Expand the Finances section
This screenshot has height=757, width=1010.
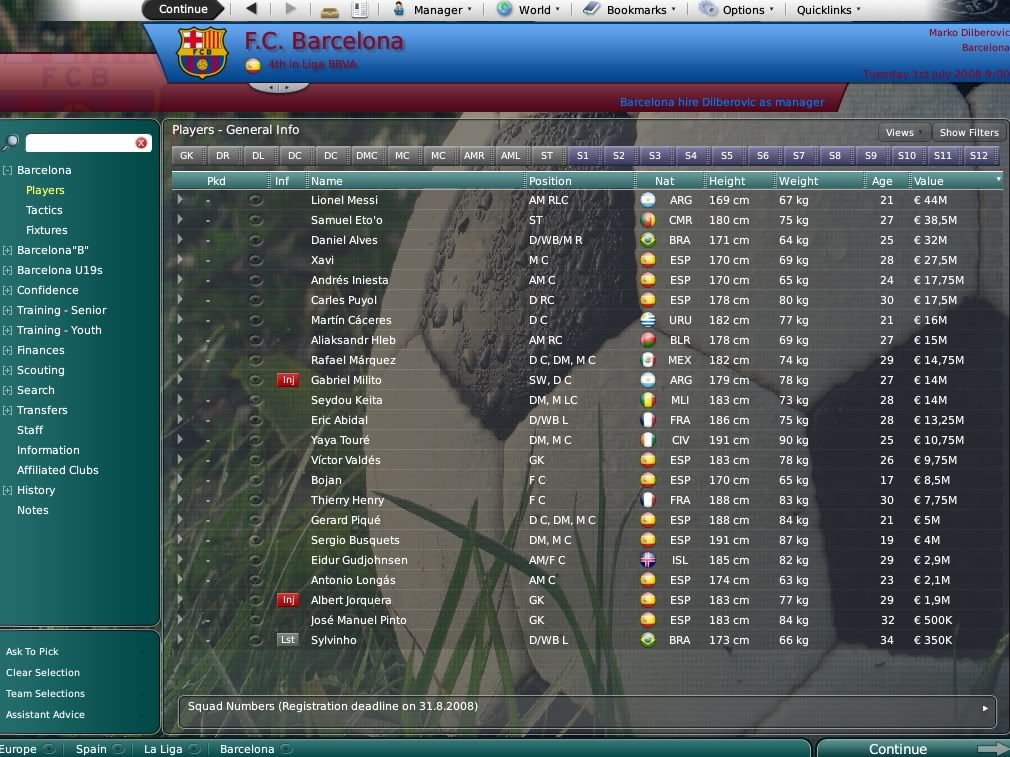[40, 350]
